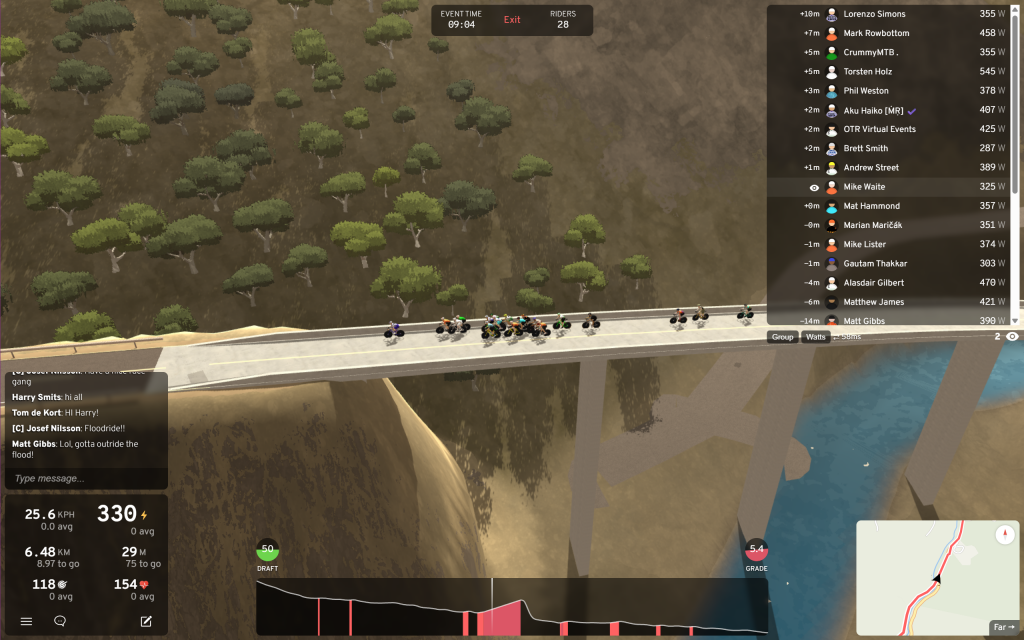The width and height of the screenshot is (1024, 640).
Task: Choose Mark Rowbottom from nearby riders
Action: (880, 33)
